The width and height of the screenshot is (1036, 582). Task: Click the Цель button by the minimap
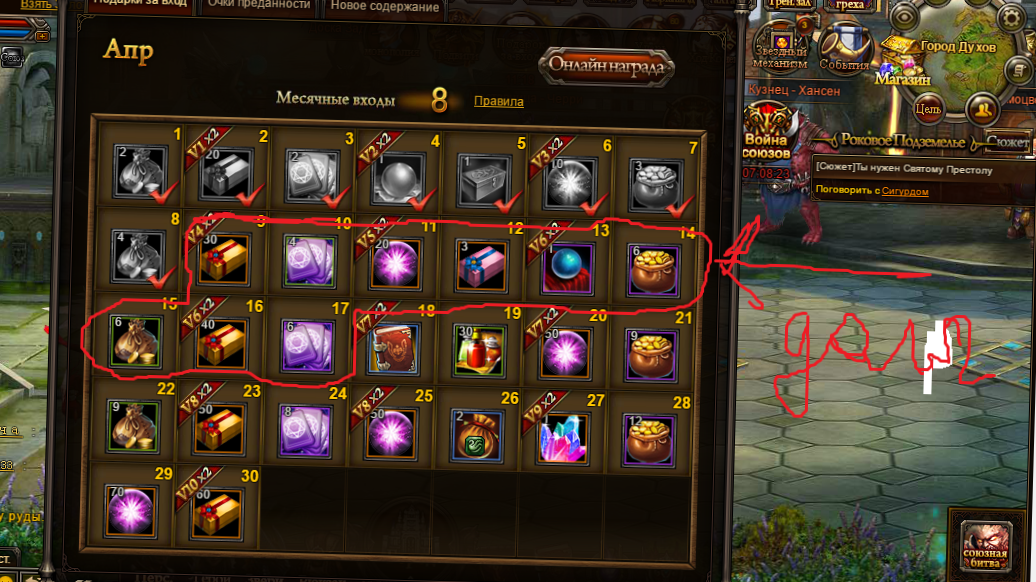tap(928, 108)
